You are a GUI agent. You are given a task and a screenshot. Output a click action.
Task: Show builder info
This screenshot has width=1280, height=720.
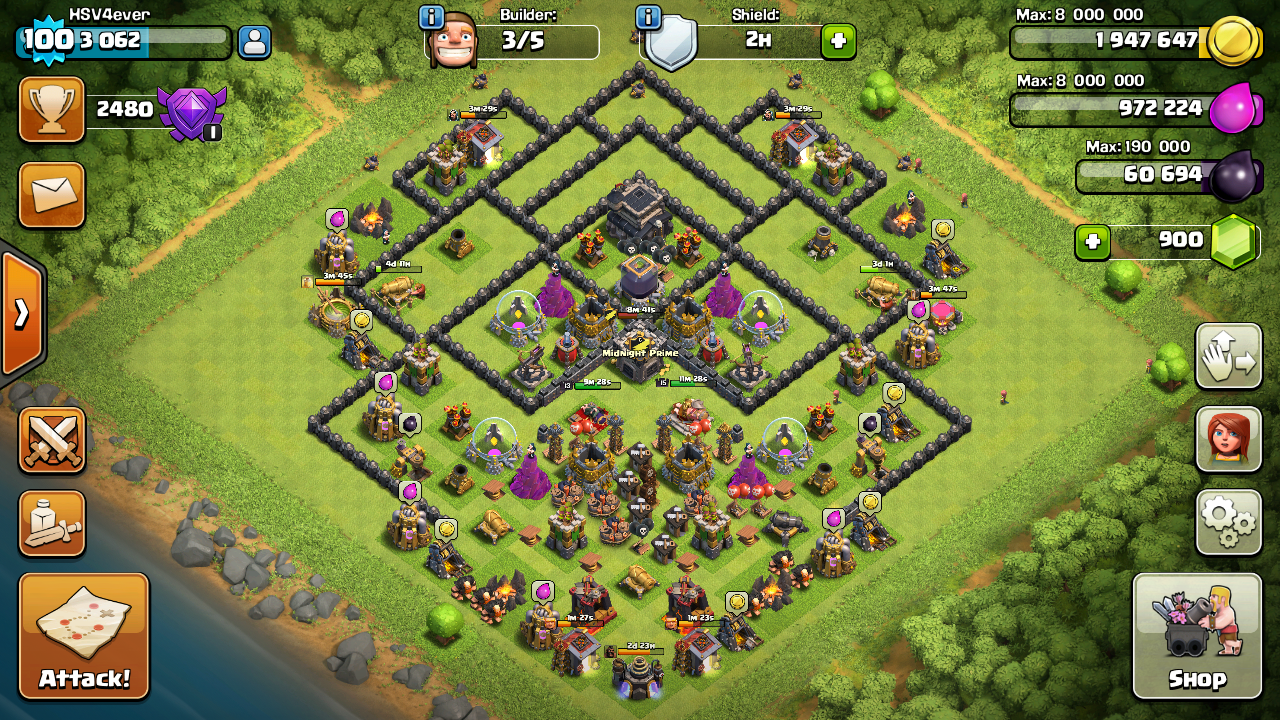432,17
